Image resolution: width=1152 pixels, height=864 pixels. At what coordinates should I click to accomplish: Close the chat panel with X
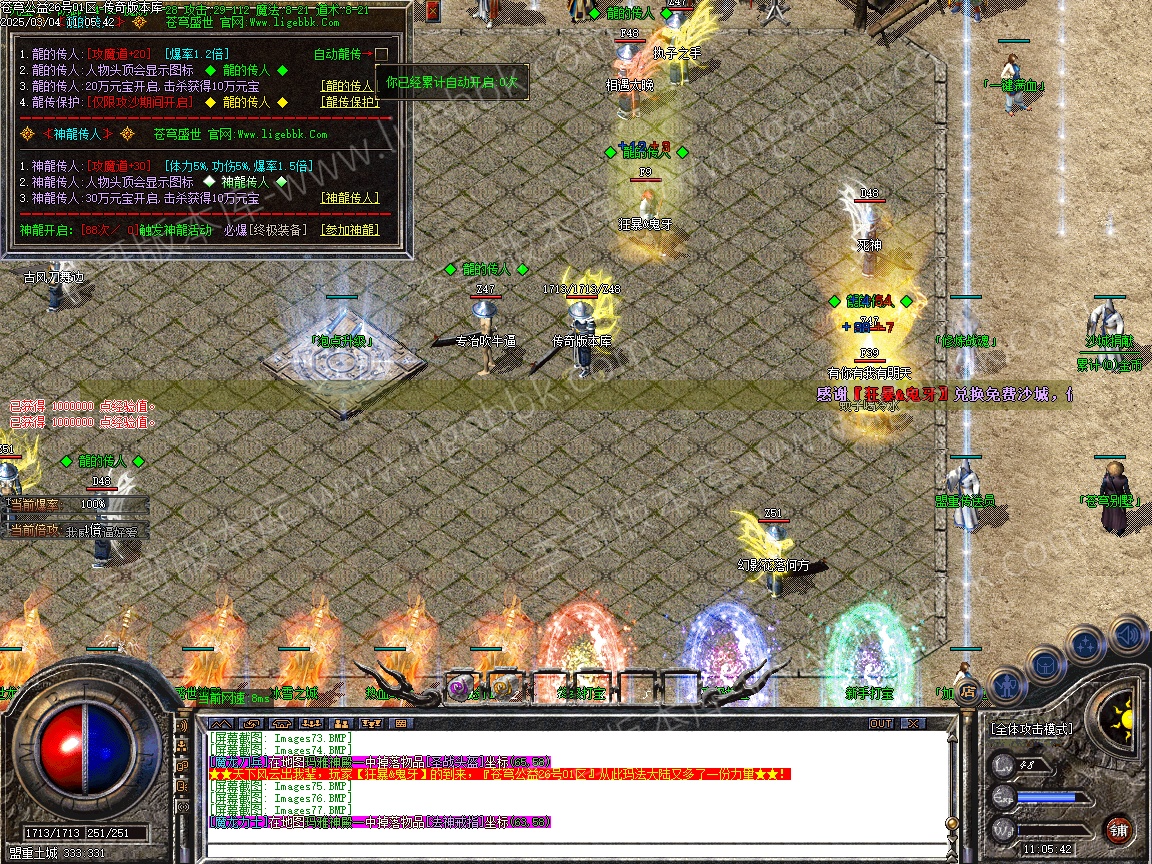click(x=913, y=723)
